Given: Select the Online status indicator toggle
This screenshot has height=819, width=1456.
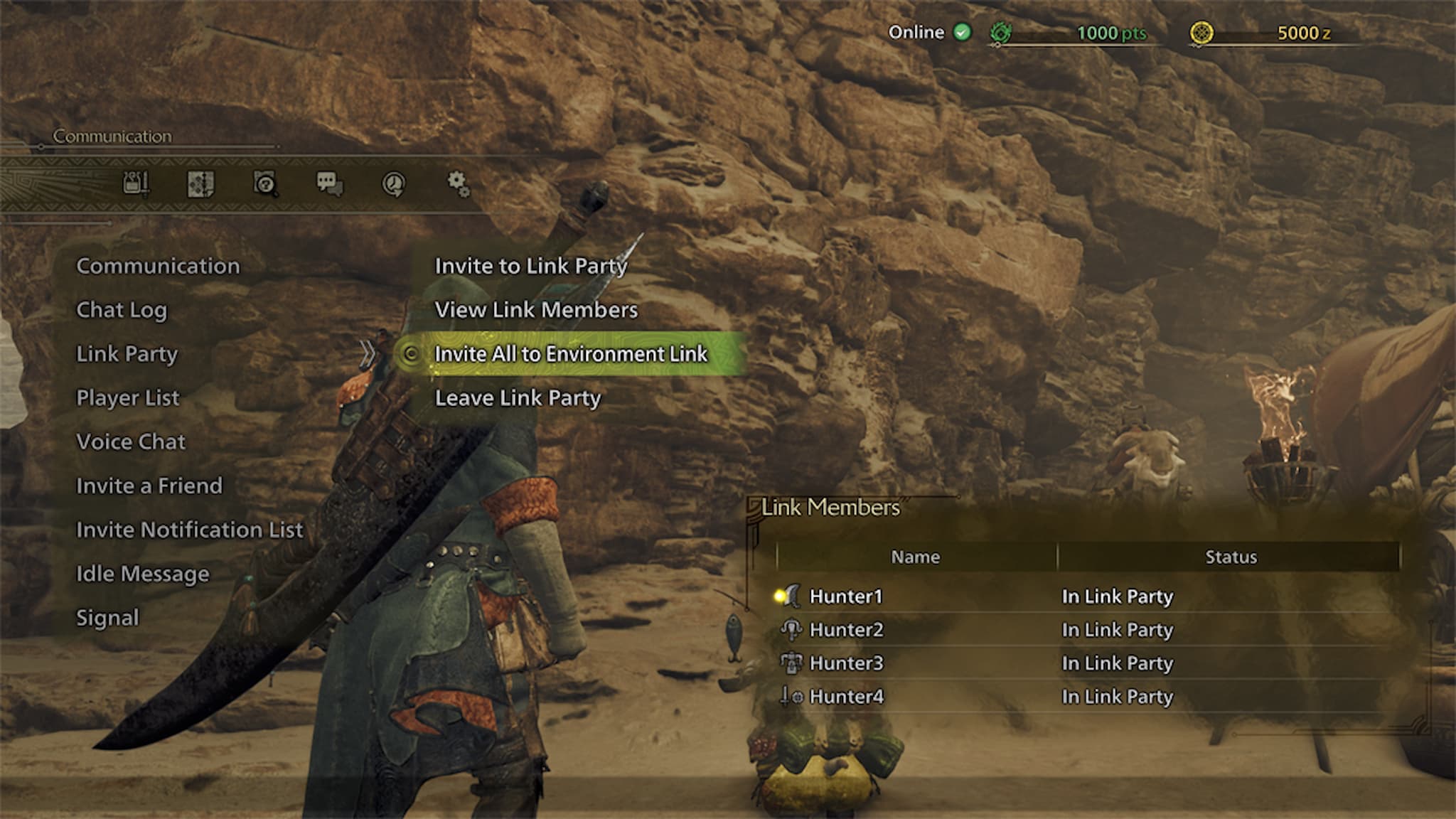Looking at the screenshot, I should 963,32.
